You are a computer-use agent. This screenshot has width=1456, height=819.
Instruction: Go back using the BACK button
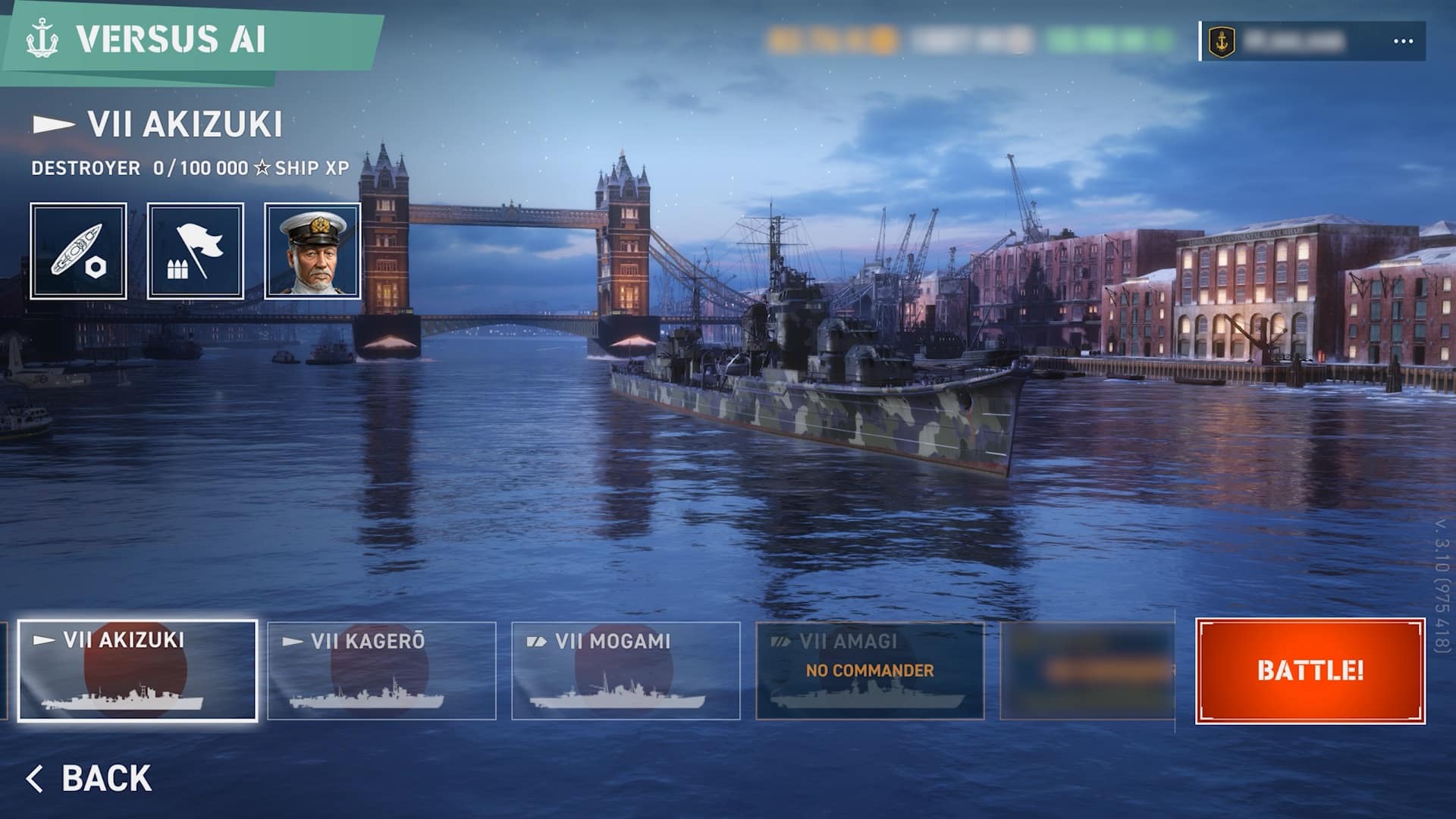pyautogui.click(x=89, y=779)
